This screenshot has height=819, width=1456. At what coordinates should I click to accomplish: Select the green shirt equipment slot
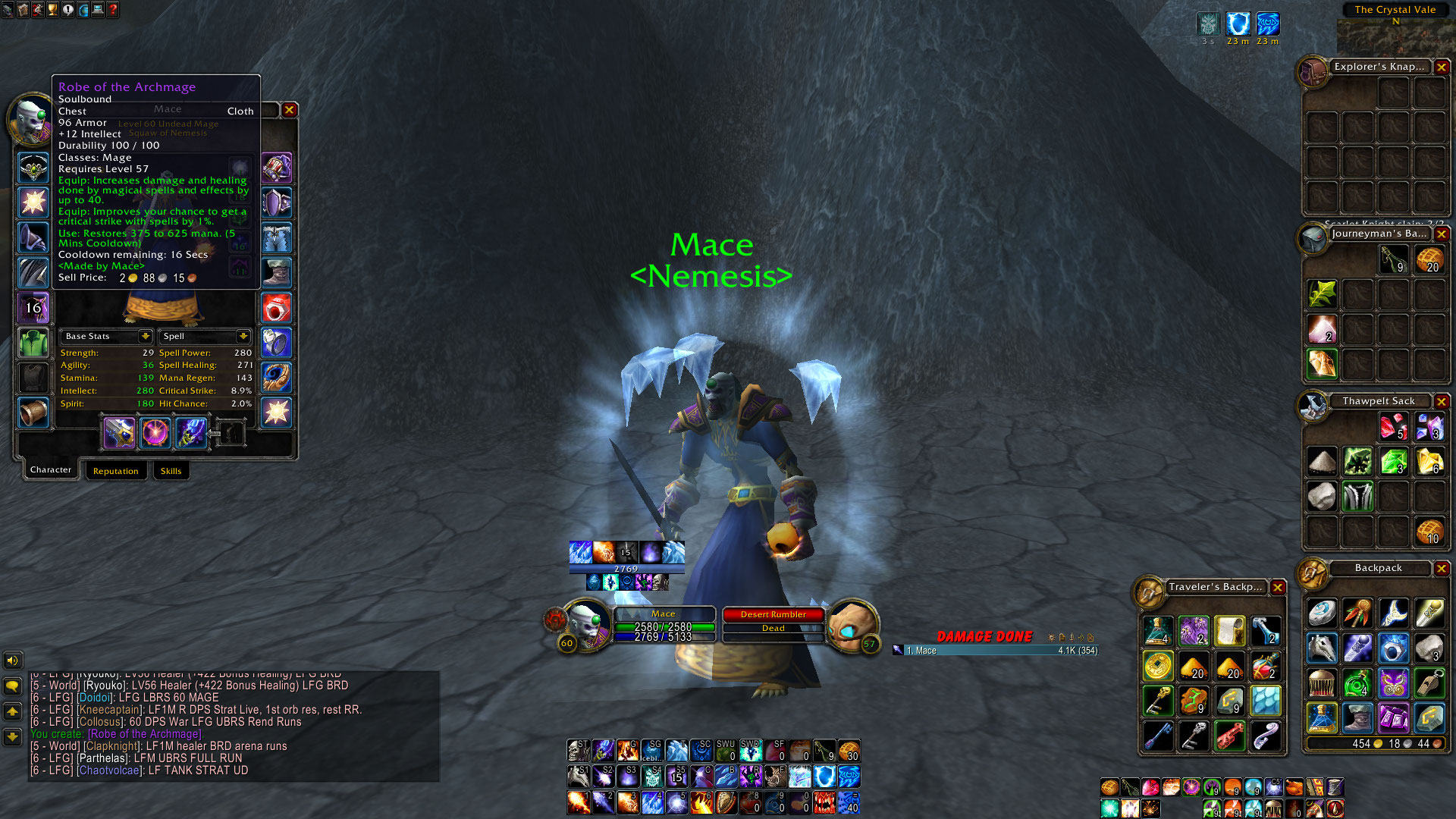pos(33,343)
